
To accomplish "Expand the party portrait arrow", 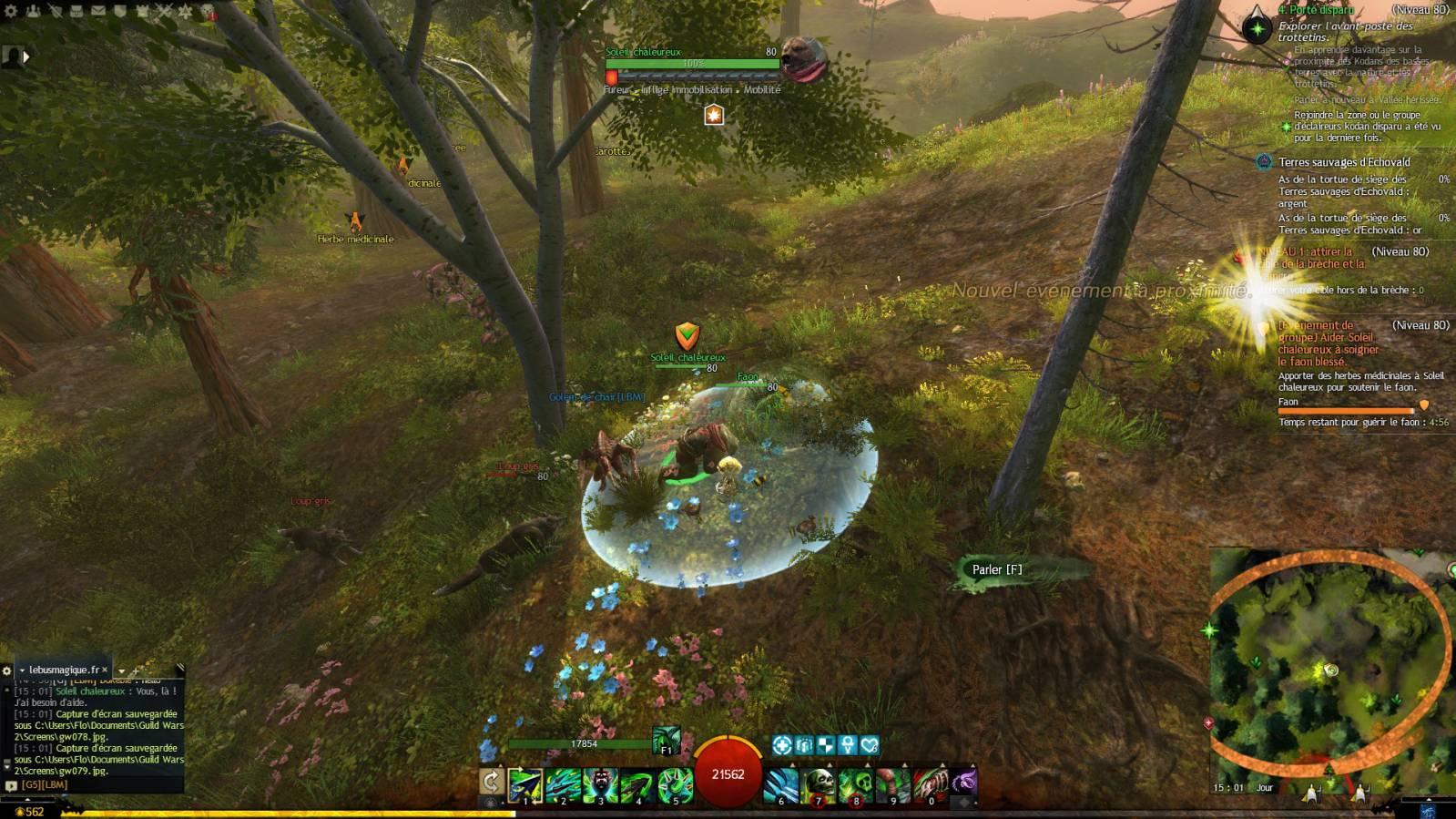I will [25, 56].
